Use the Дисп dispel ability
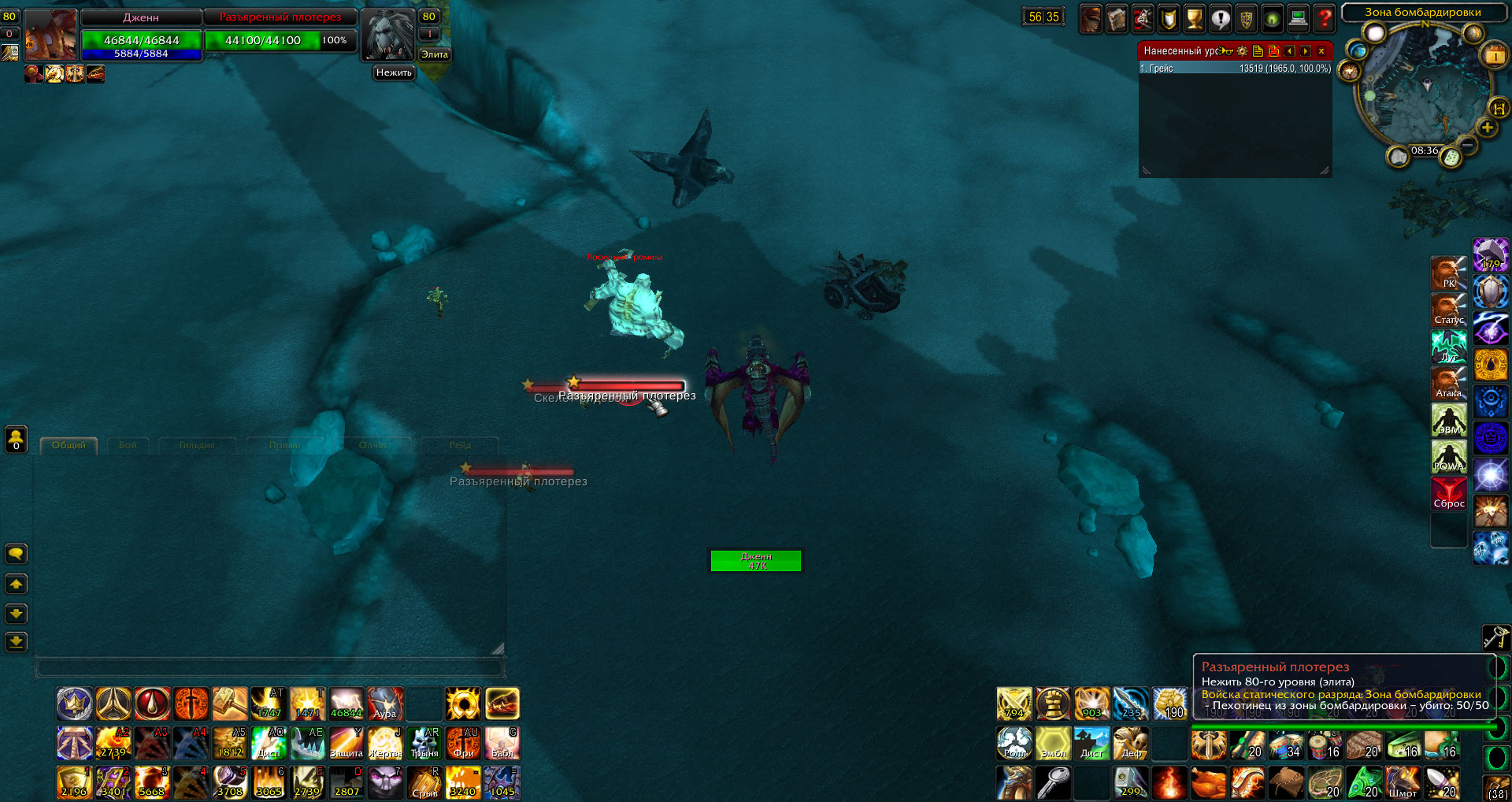Viewport: 1512px width, 802px height. (269, 743)
